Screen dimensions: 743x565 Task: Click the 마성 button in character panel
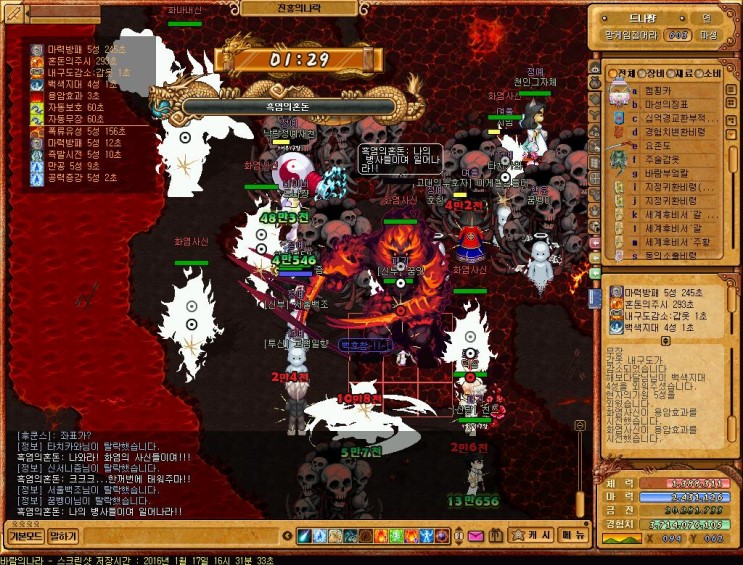tap(709, 35)
